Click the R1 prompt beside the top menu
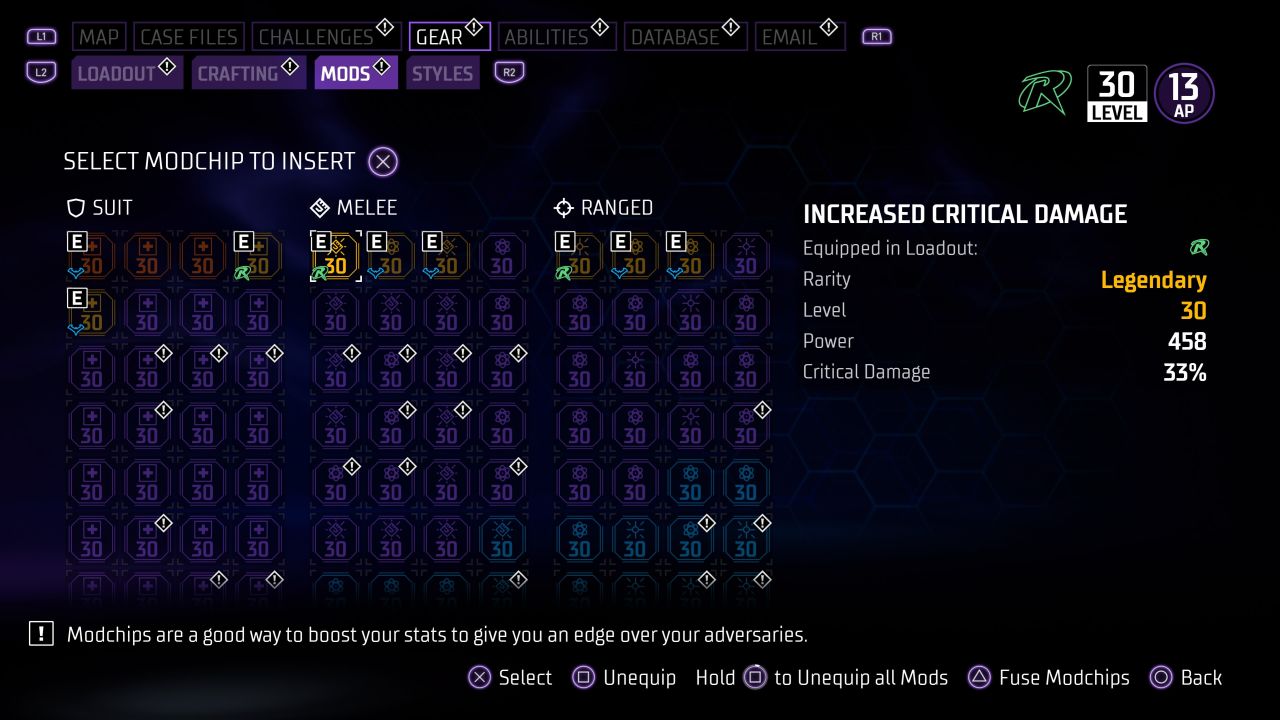This screenshot has height=720, width=1280. coord(875,35)
